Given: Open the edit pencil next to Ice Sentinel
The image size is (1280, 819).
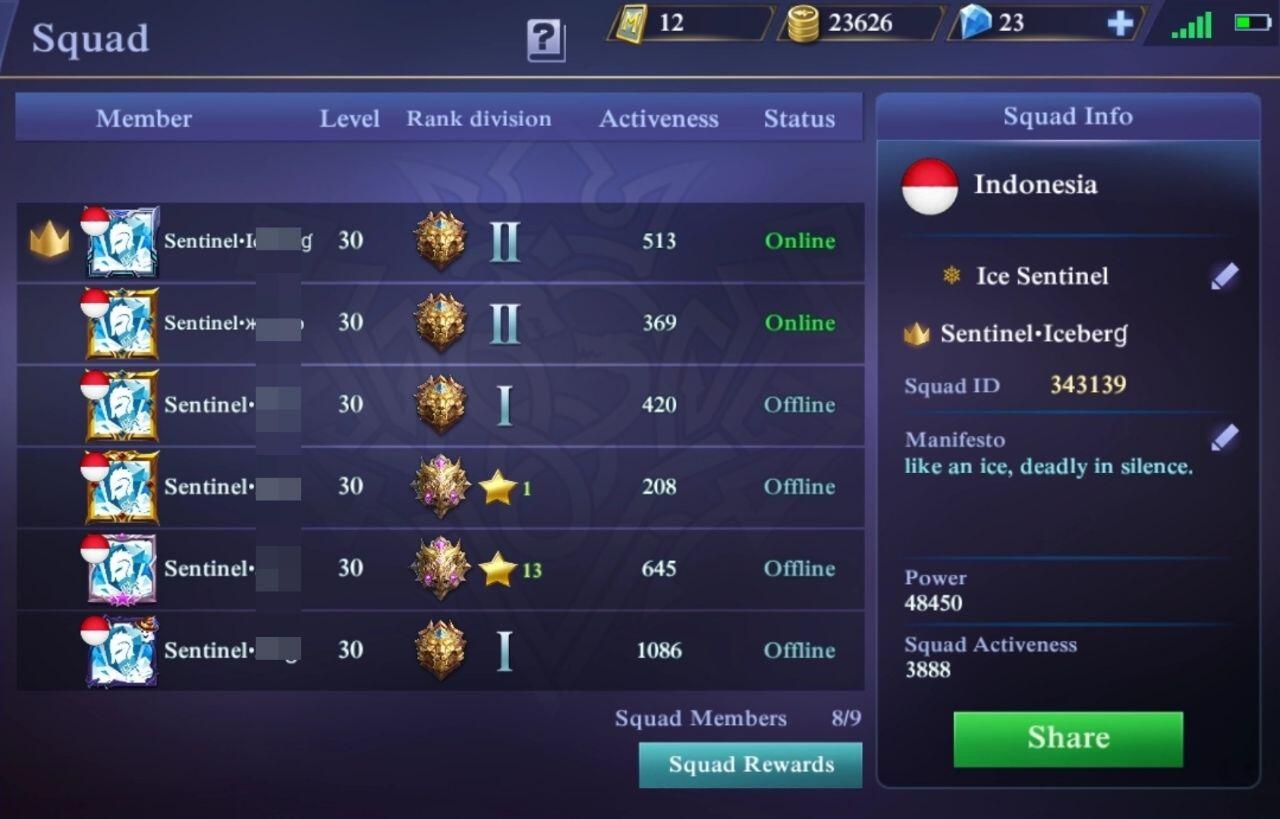Looking at the screenshot, I should point(1224,274).
